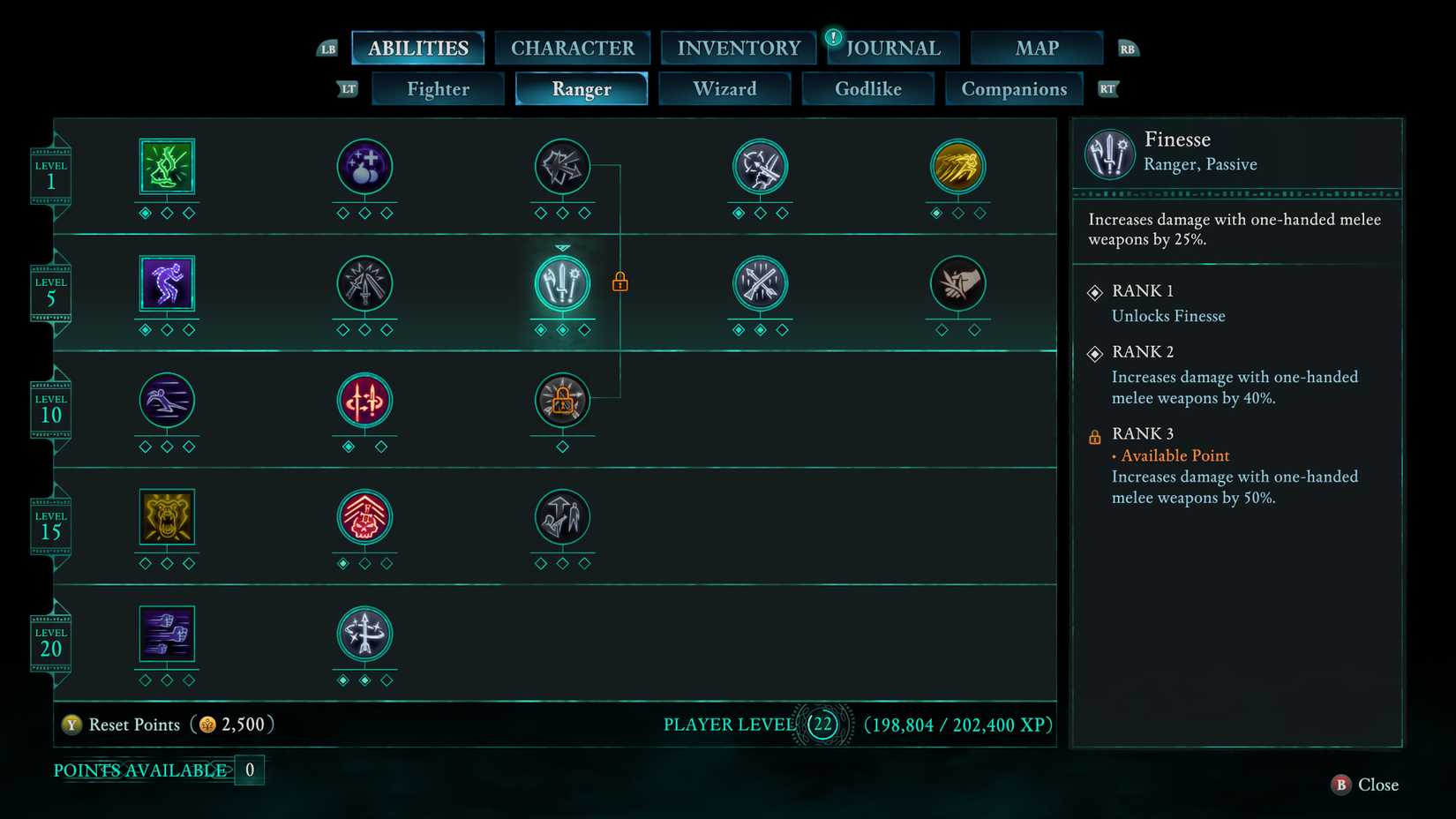Click the dashing figure ability at Level 10
Viewport: 1456px width, 819px height.
167,402
